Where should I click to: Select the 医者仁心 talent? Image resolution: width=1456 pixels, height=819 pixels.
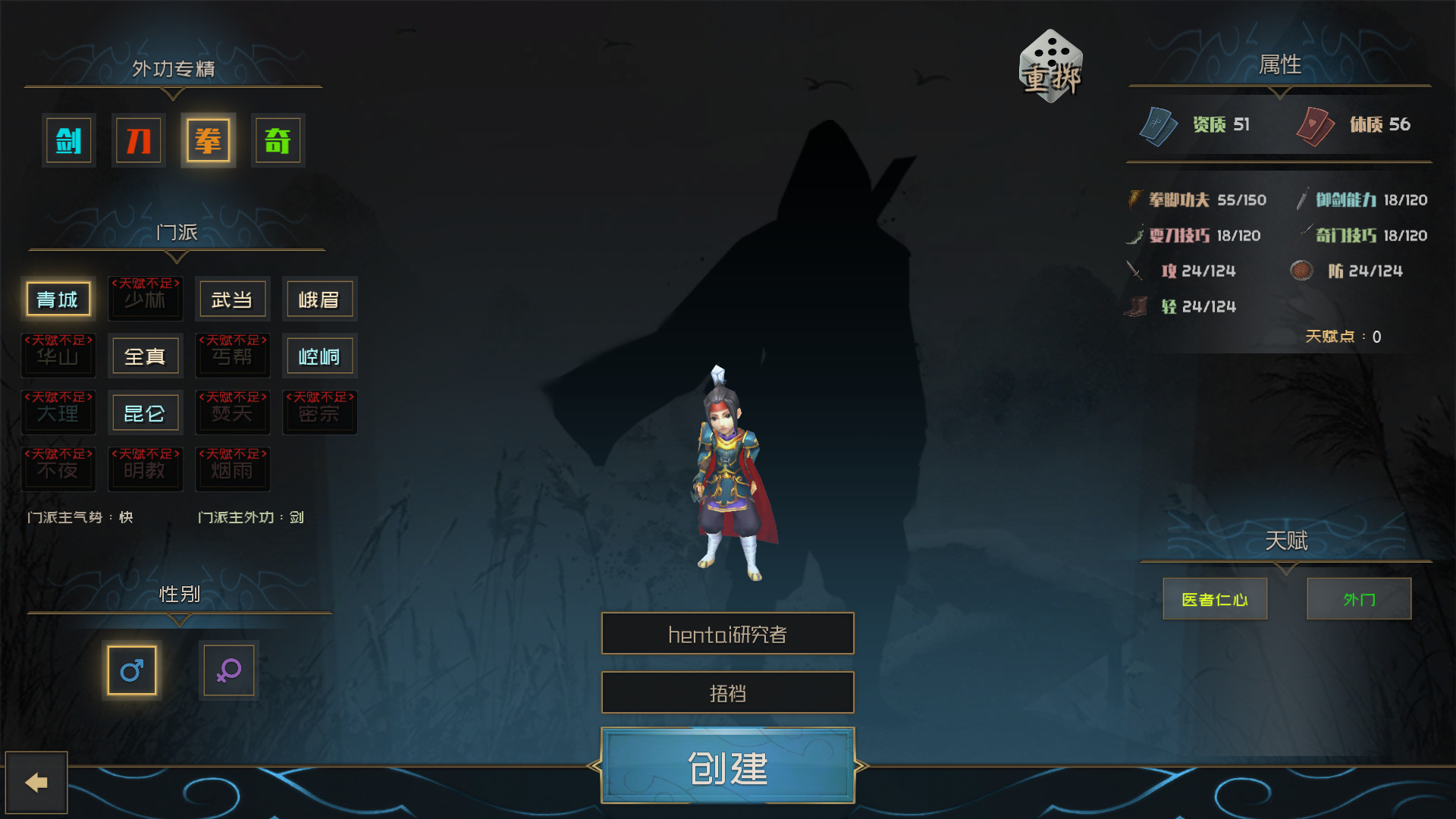click(1215, 599)
